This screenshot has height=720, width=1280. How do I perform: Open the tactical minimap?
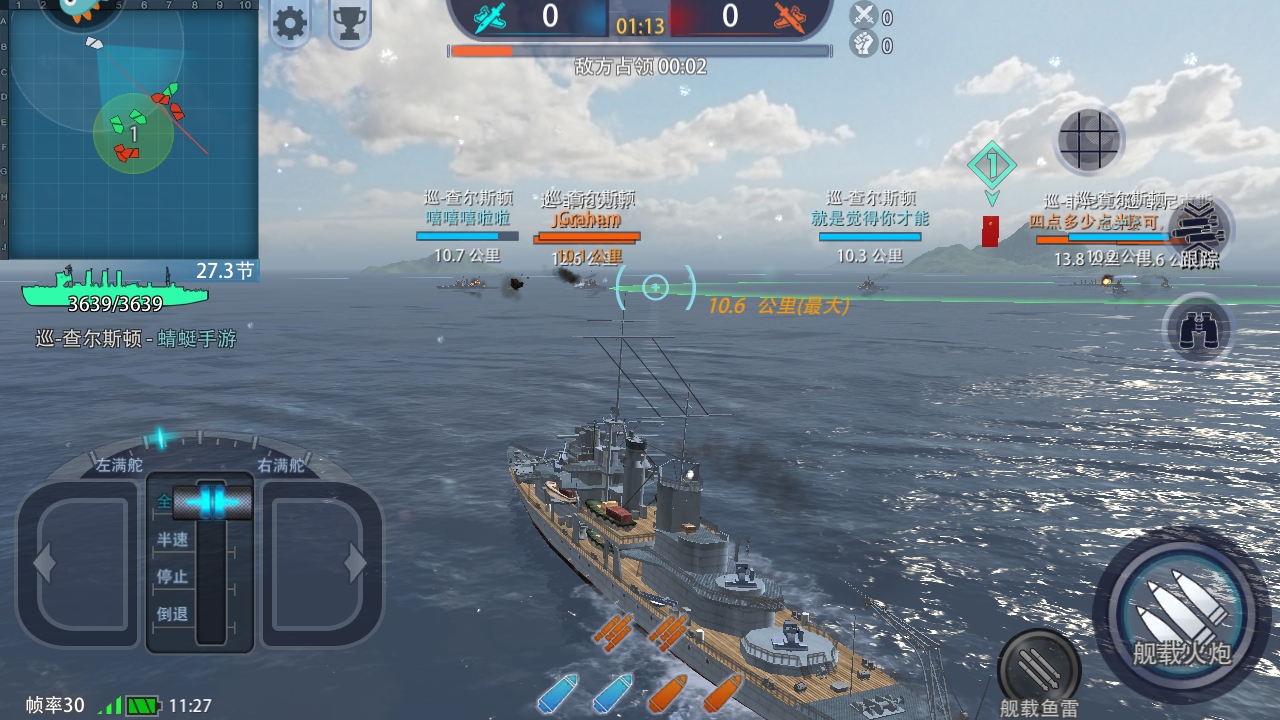(x=130, y=130)
